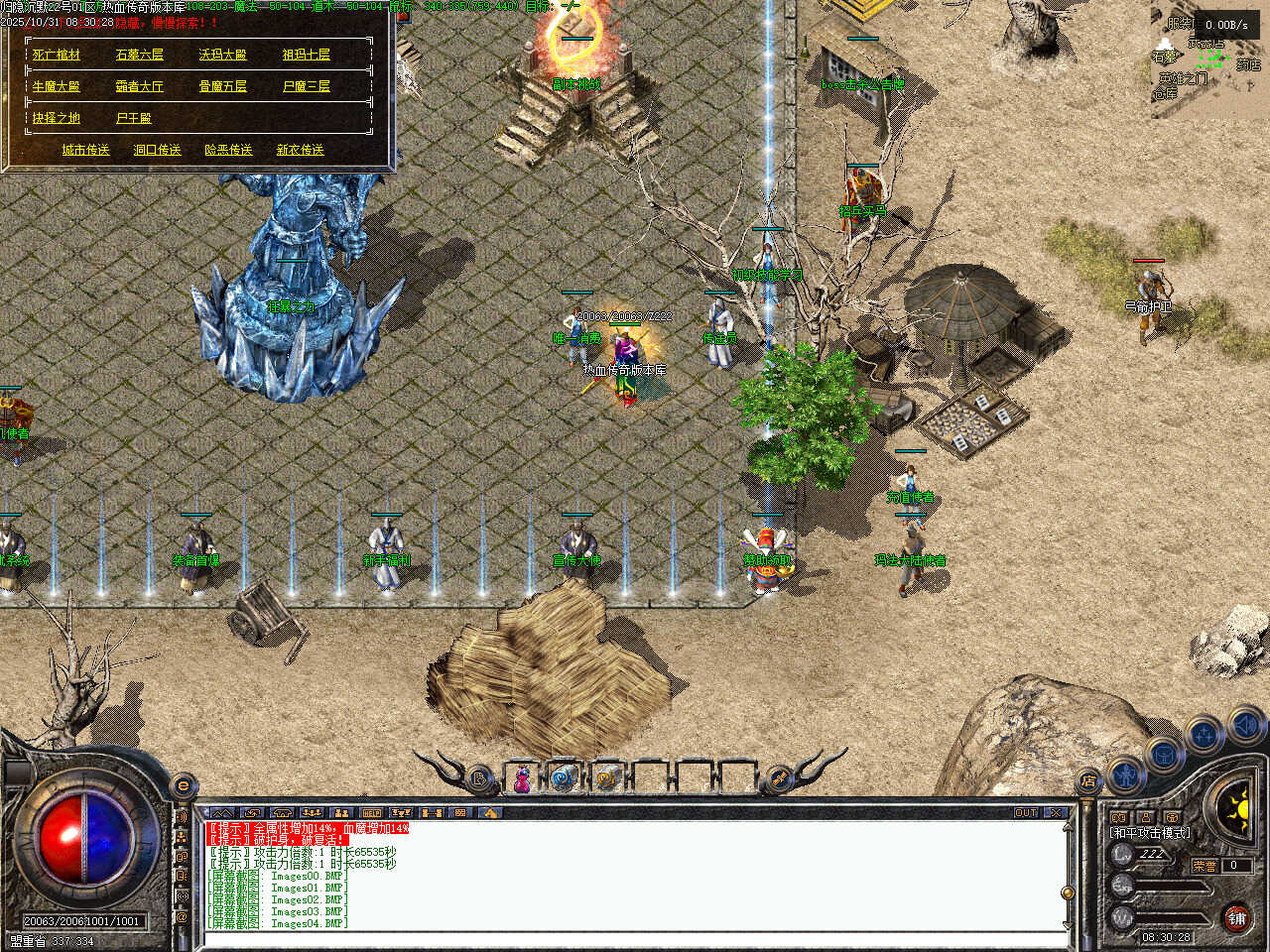Image resolution: width=1270 pixels, height=952 pixels.
Task: Use the pink potion in the hotbar
Action: [521, 779]
